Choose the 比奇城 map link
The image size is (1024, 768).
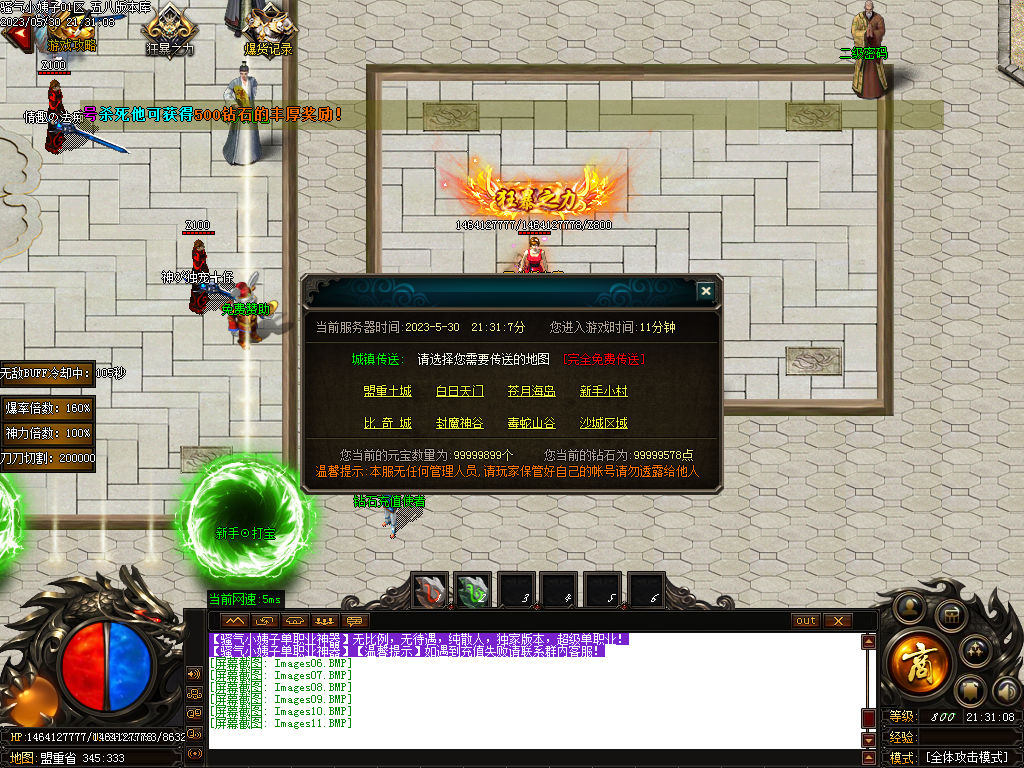(388, 423)
